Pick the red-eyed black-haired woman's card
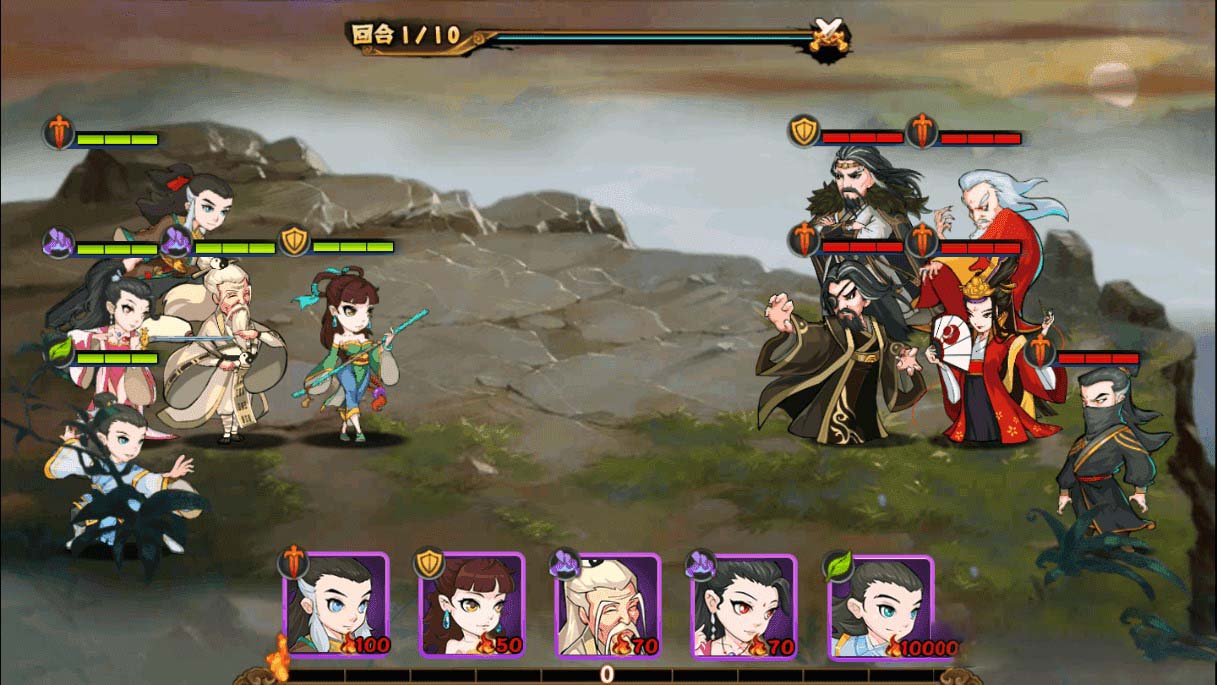Screen dimensions: 1217x685 (744, 606)
